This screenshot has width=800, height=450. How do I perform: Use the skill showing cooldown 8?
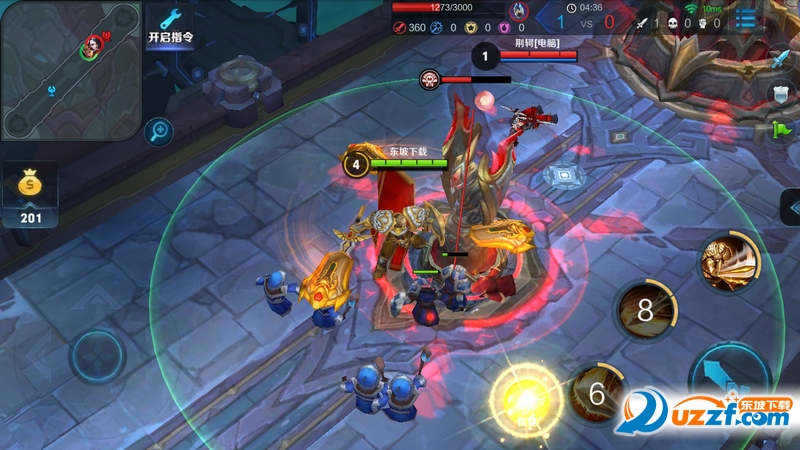[x=646, y=310]
